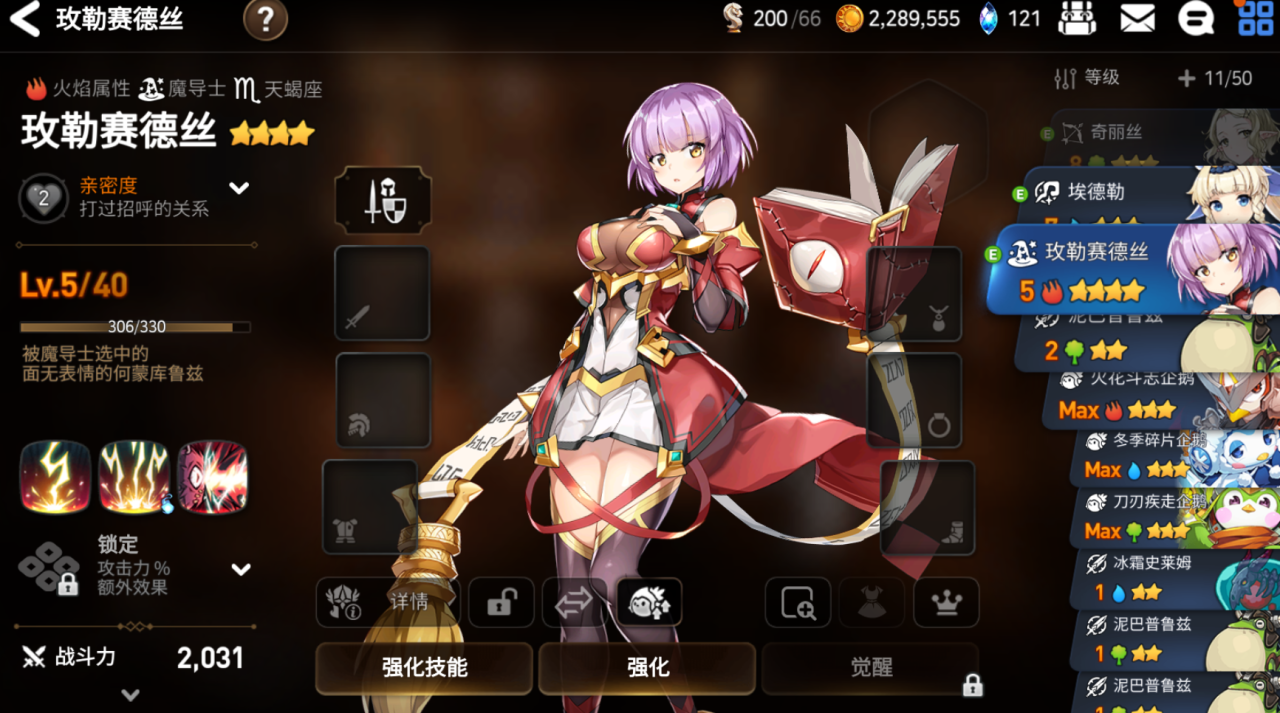Open the mail envelope icon
The height and width of the screenshot is (713, 1280).
1137,19
